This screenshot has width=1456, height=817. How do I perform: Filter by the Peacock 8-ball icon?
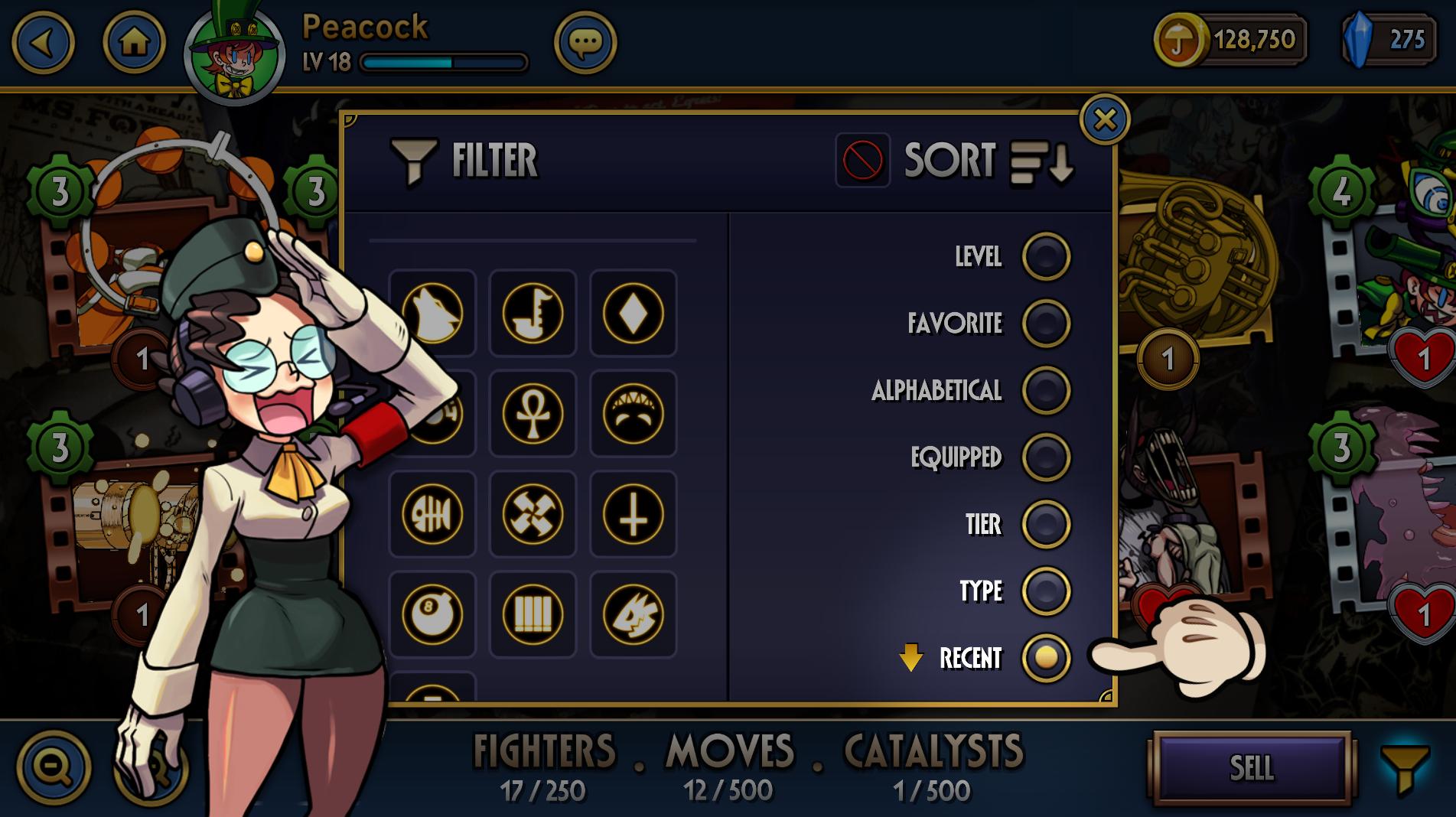click(x=432, y=616)
